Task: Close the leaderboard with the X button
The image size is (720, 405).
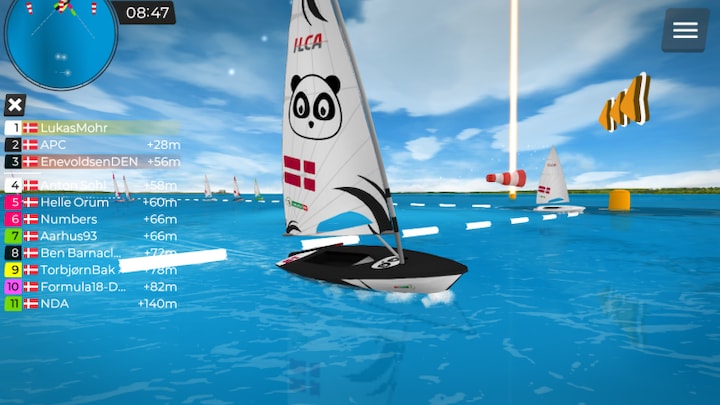Action: pos(15,105)
